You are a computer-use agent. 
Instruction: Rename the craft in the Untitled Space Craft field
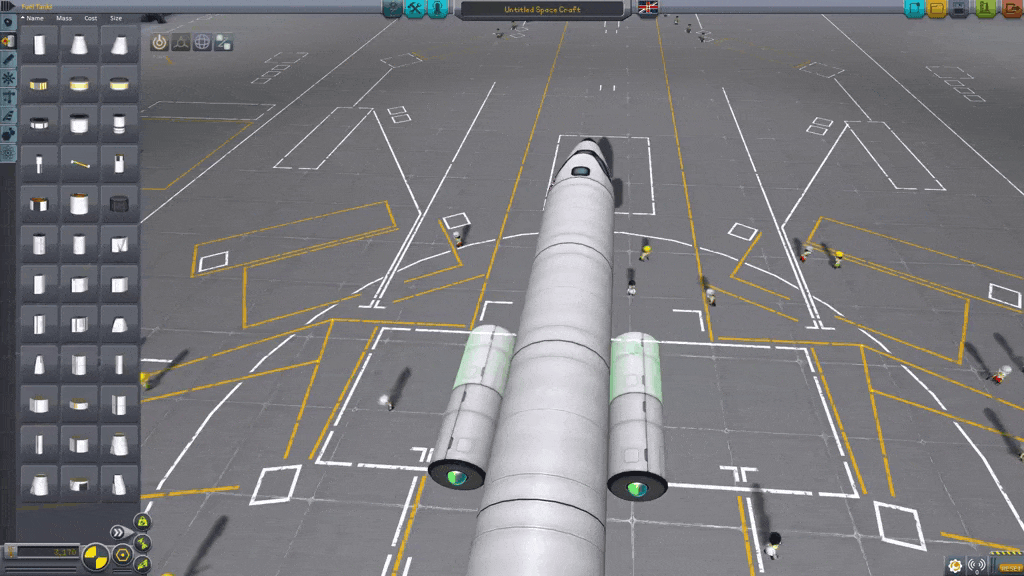(542, 9)
